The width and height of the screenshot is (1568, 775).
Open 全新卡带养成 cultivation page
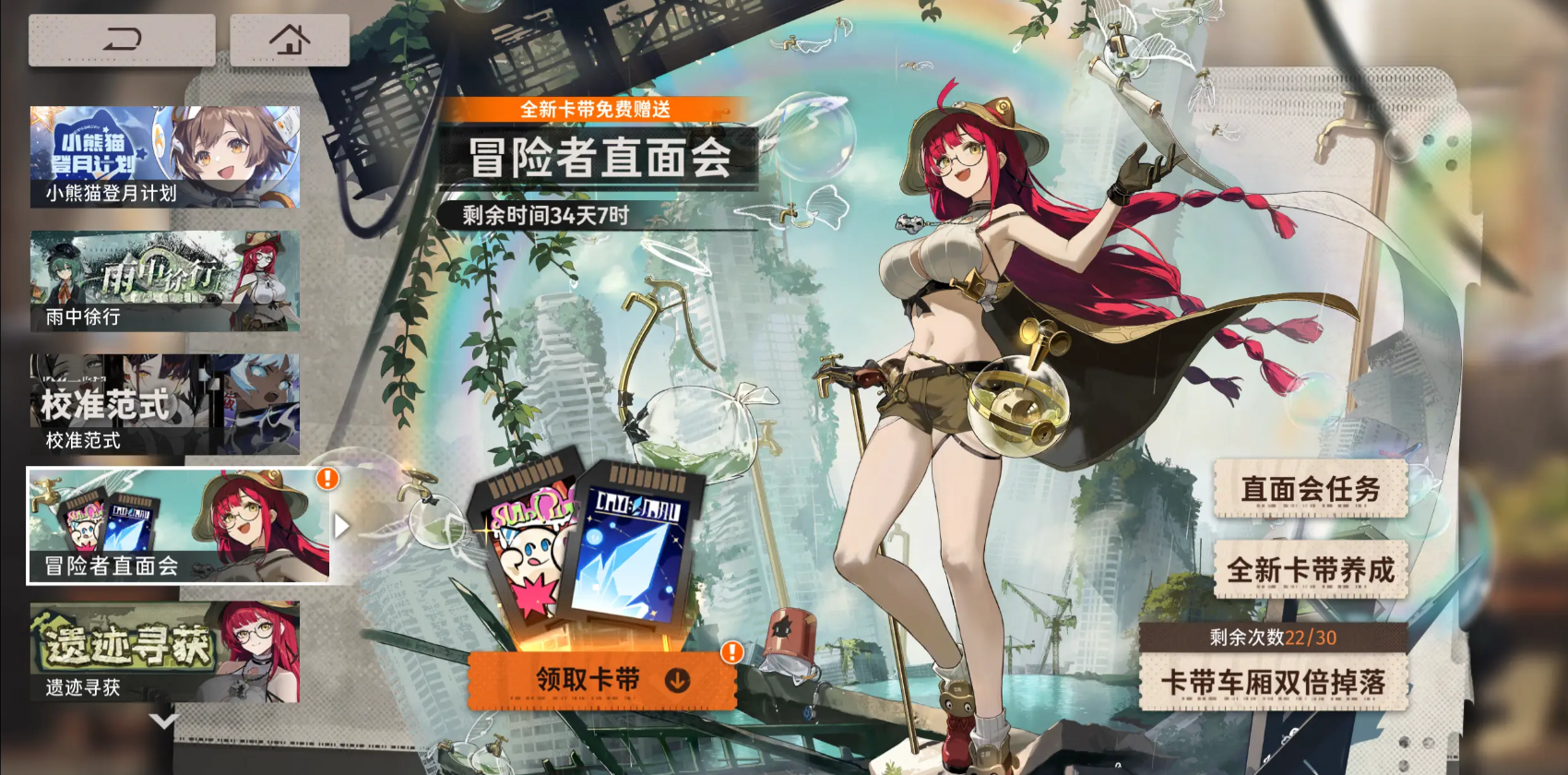pyautogui.click(x=1311, y=569)
